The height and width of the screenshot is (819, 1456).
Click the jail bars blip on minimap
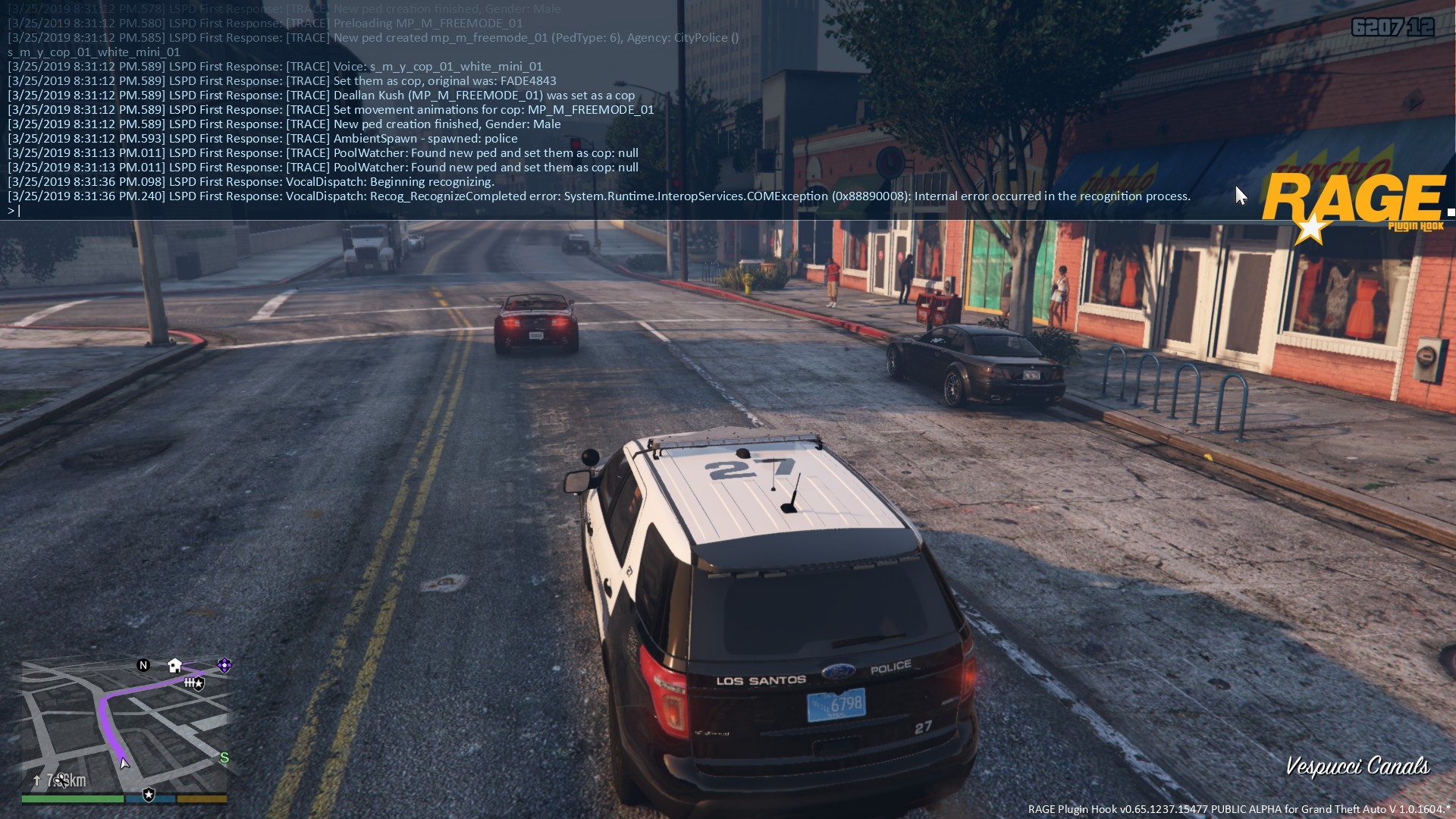190,682
